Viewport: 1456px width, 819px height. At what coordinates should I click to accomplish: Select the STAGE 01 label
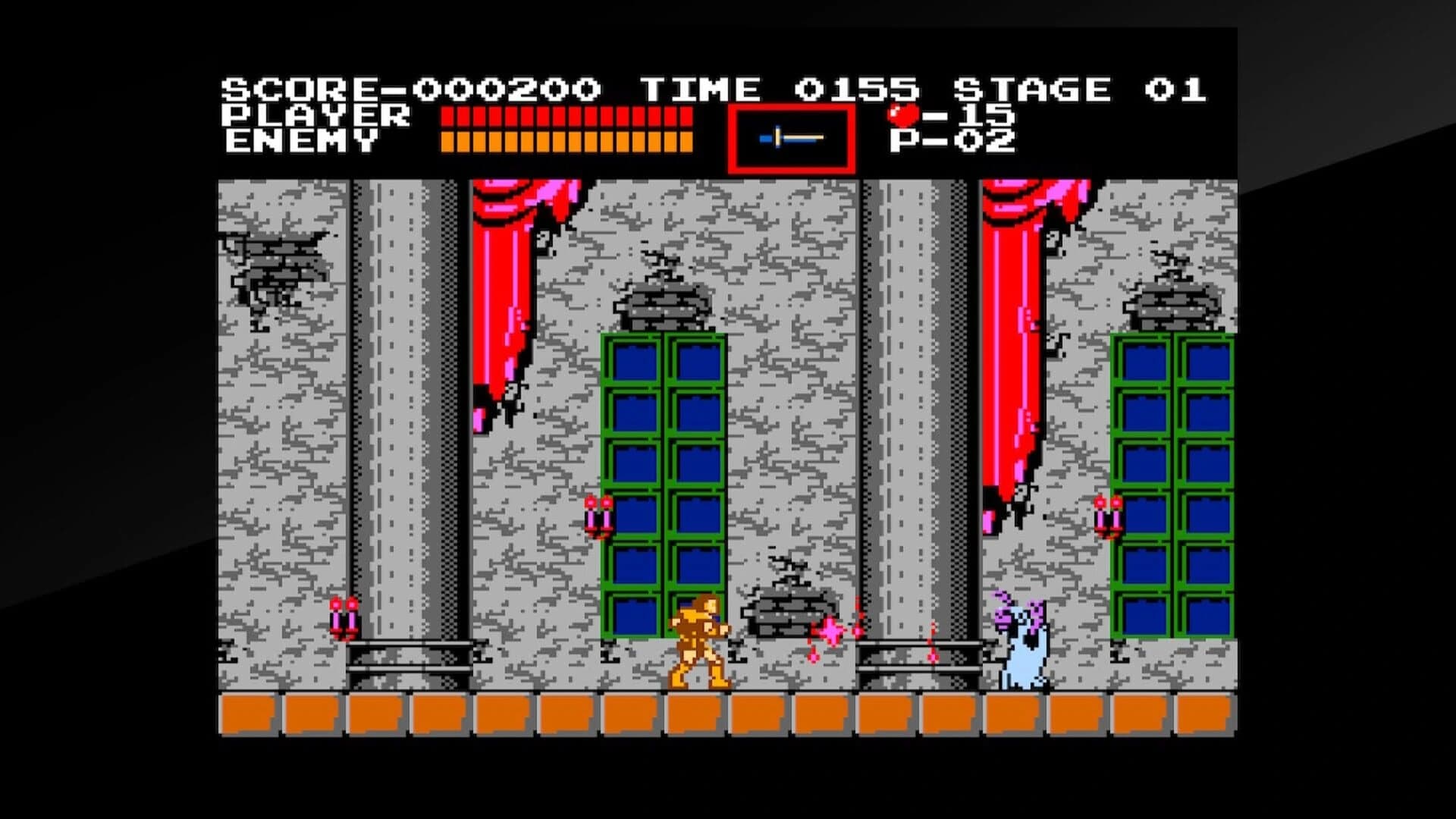tap(1084, 87)
